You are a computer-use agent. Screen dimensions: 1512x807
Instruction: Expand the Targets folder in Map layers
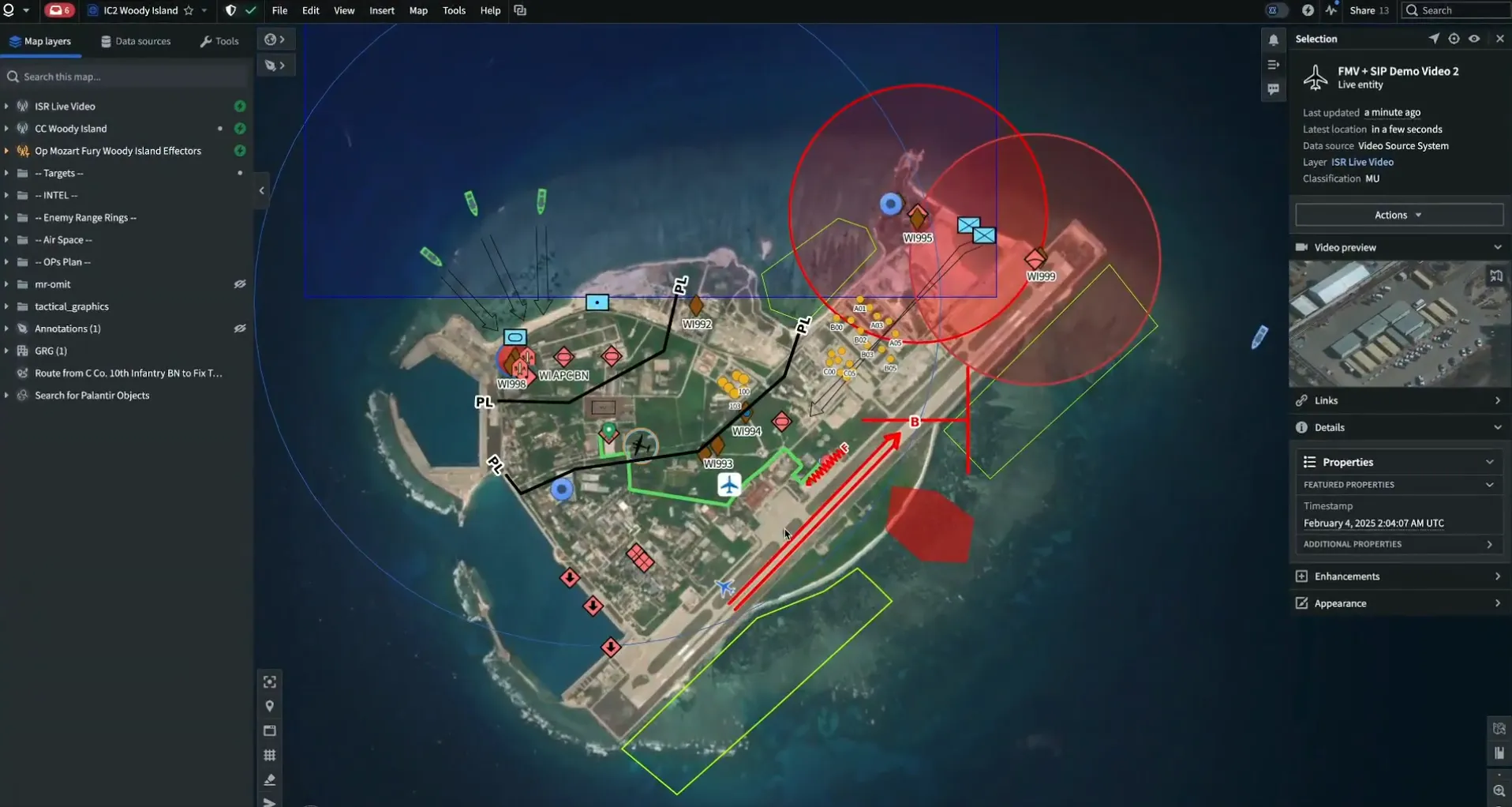6,173
